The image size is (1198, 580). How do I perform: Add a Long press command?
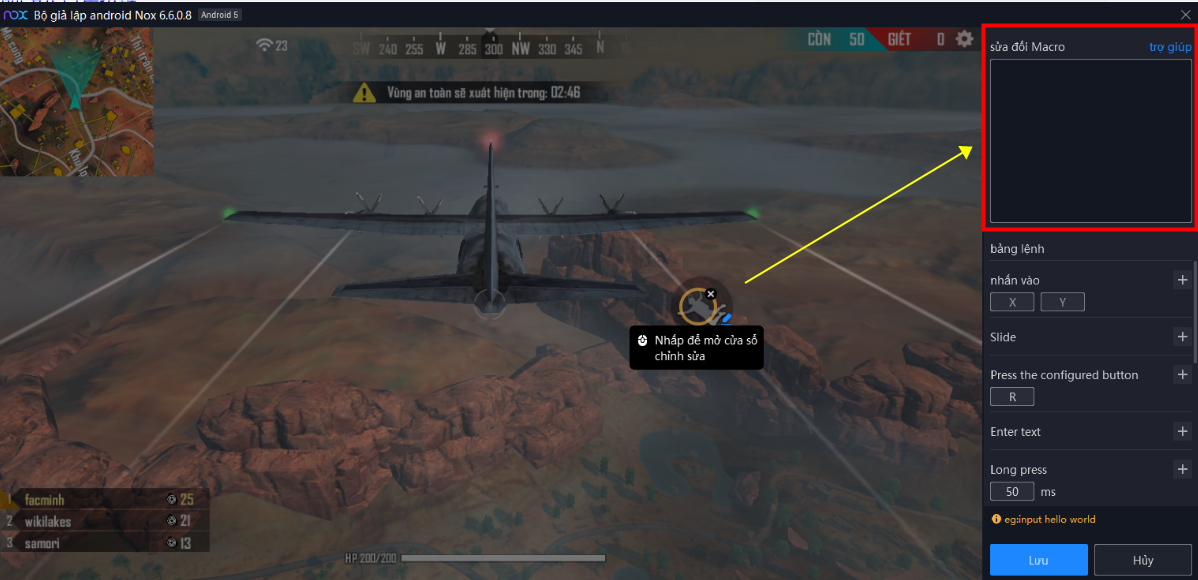tap(1182, 469)
